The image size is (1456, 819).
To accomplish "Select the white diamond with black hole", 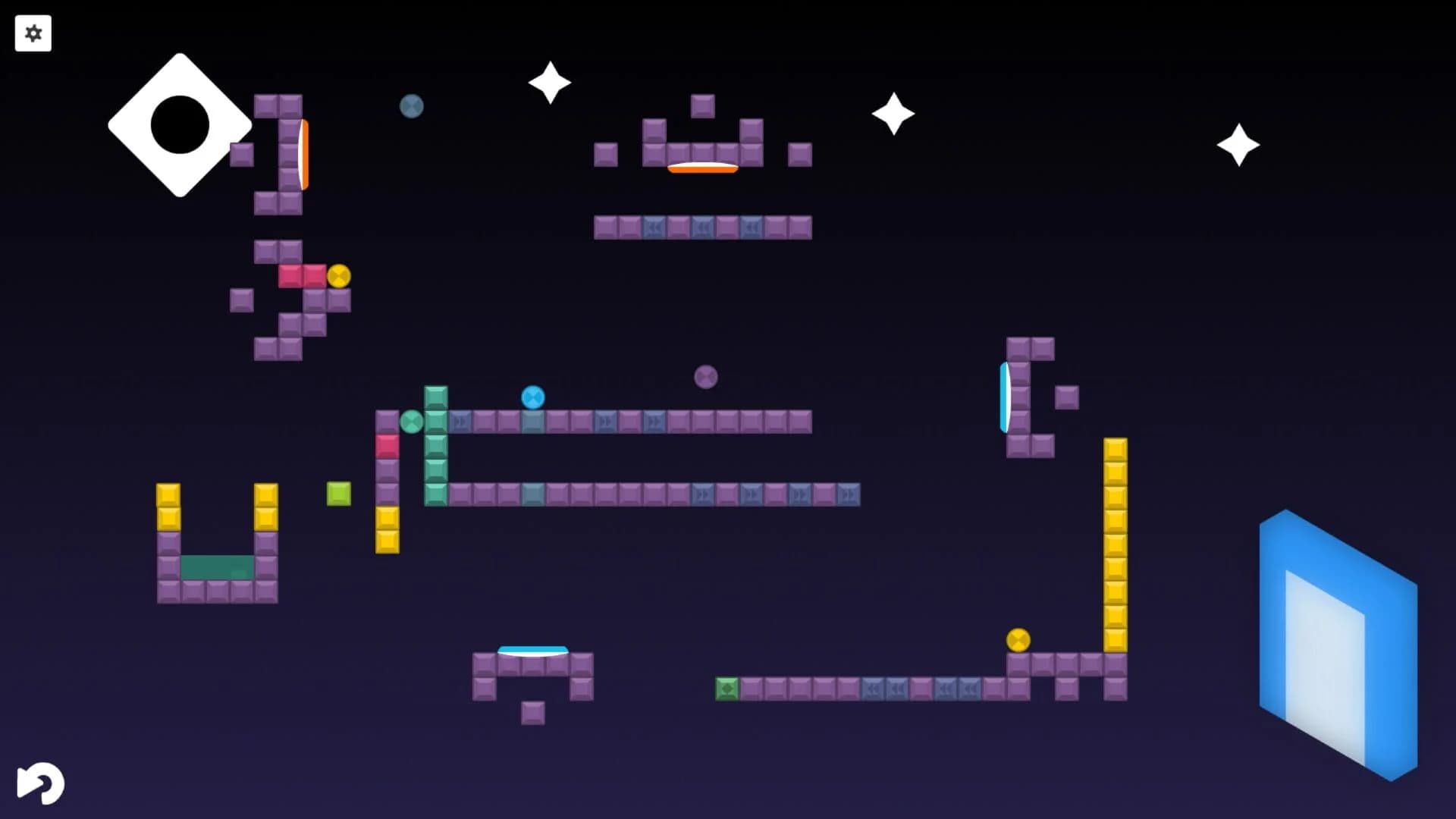I will 180,125.
